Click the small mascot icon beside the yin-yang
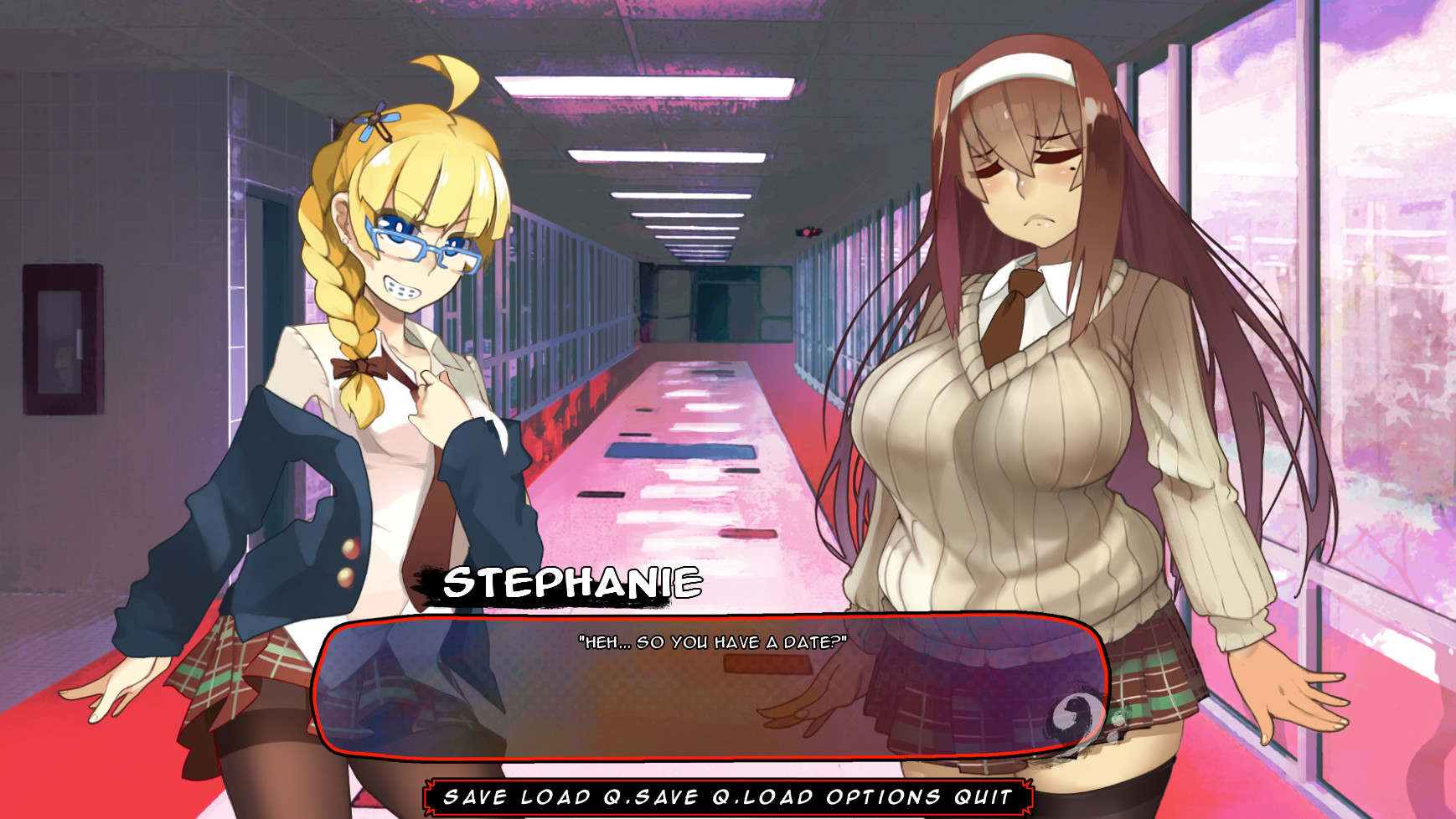Image resolution: width=1456 pixels, height=819 pixels. [1117, 719]
